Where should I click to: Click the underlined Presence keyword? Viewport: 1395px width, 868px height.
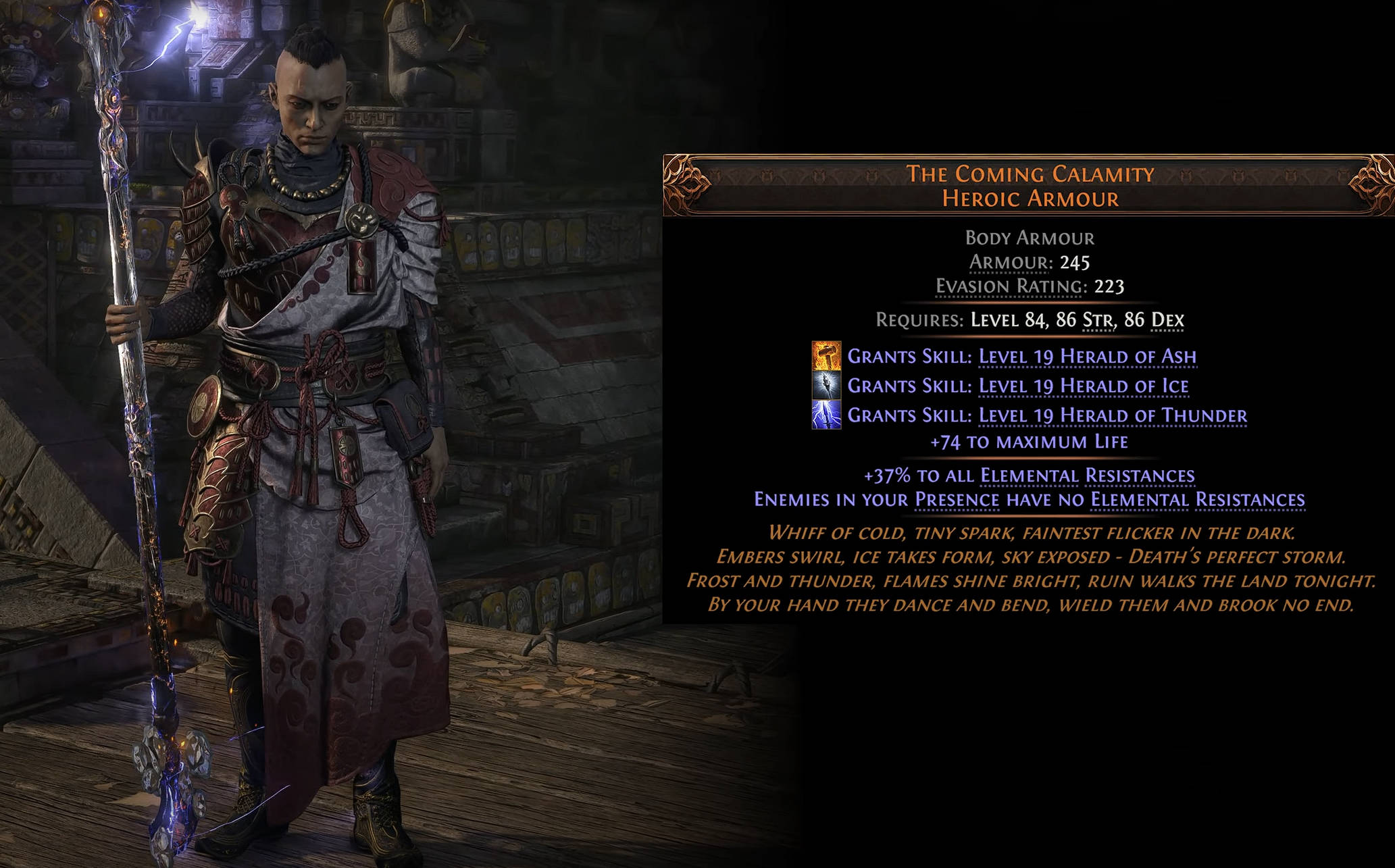957,500
